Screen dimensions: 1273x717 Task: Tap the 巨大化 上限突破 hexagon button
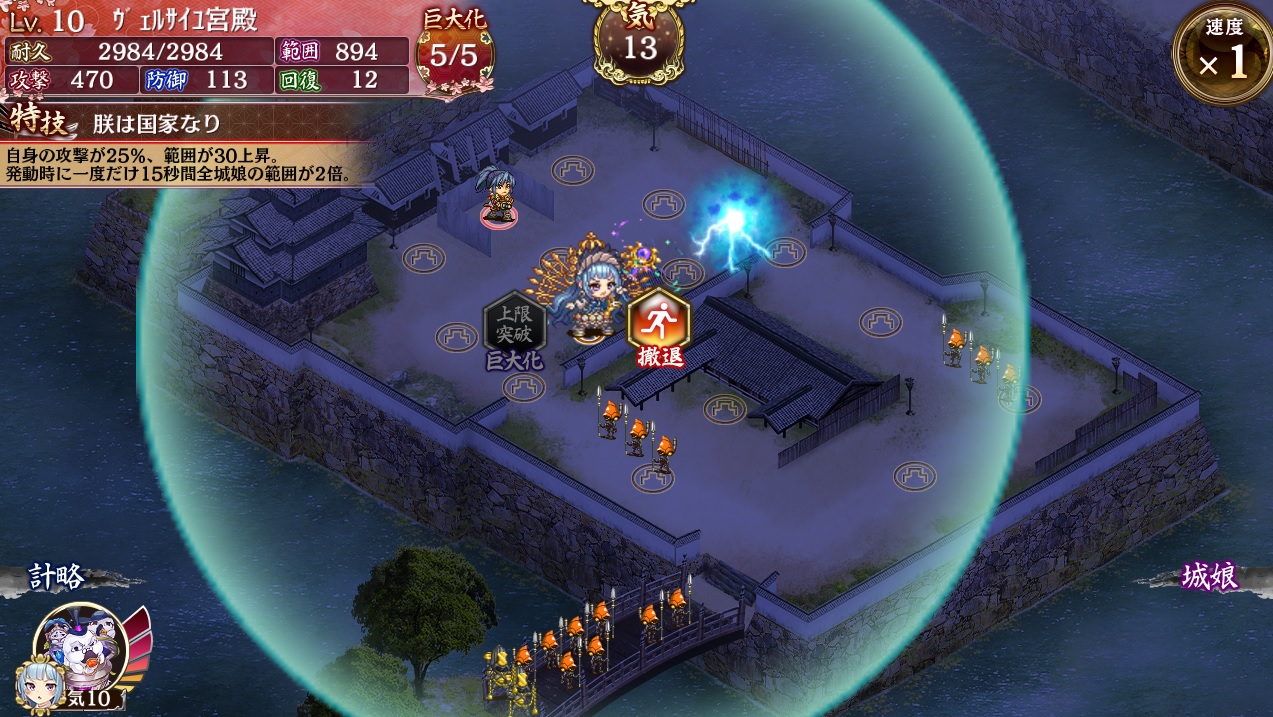tap(515, 326)
